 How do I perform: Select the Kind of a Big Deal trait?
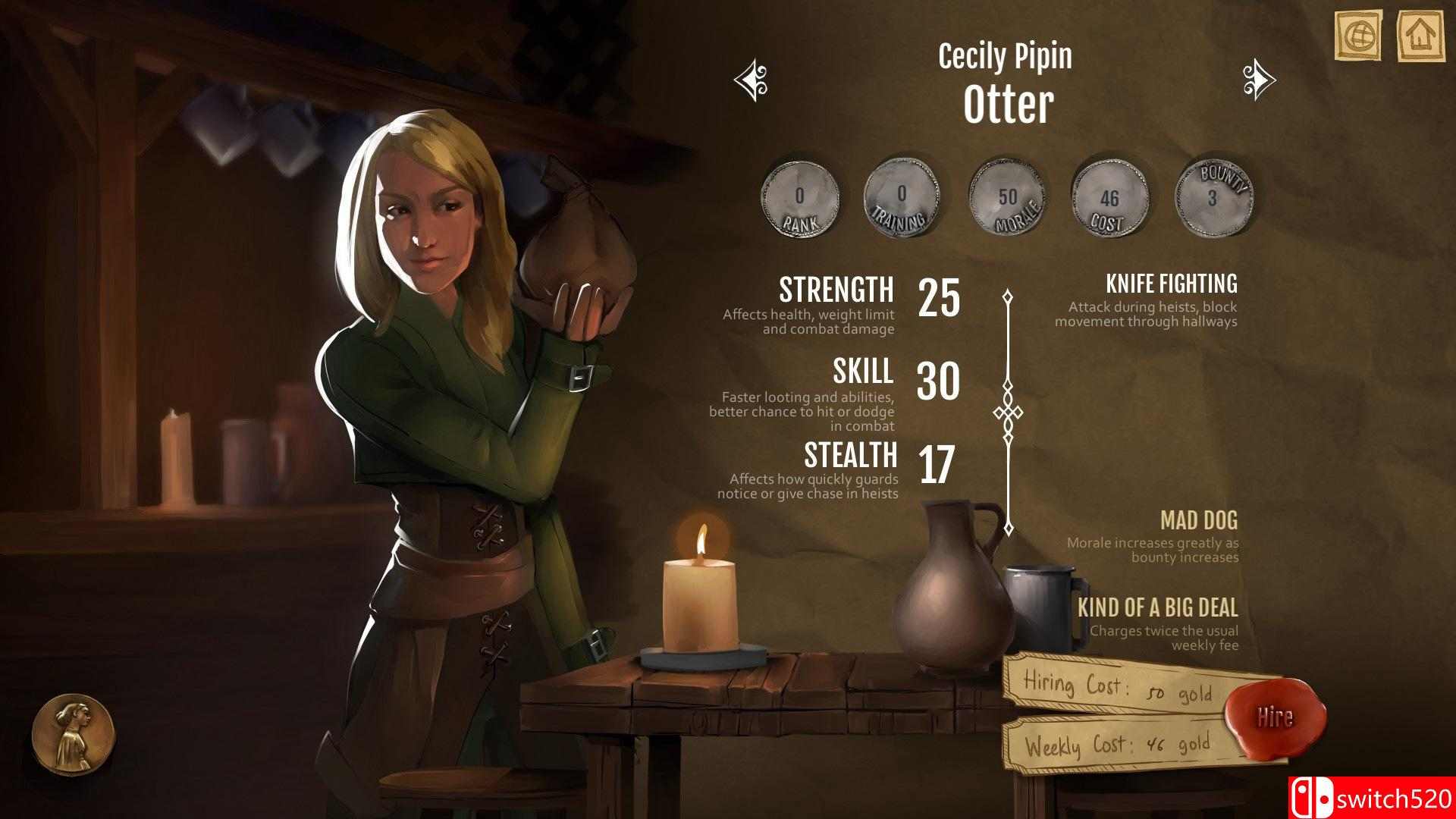pos(1157,608)
